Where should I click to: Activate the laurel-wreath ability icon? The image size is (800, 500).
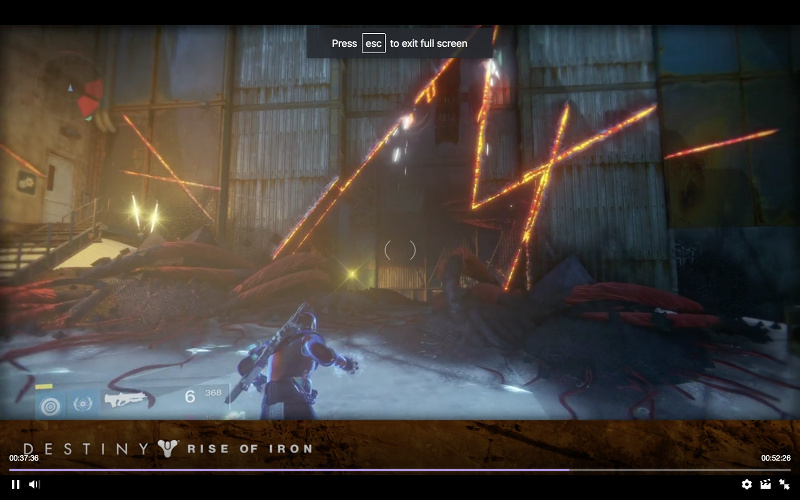click(83, 403)
